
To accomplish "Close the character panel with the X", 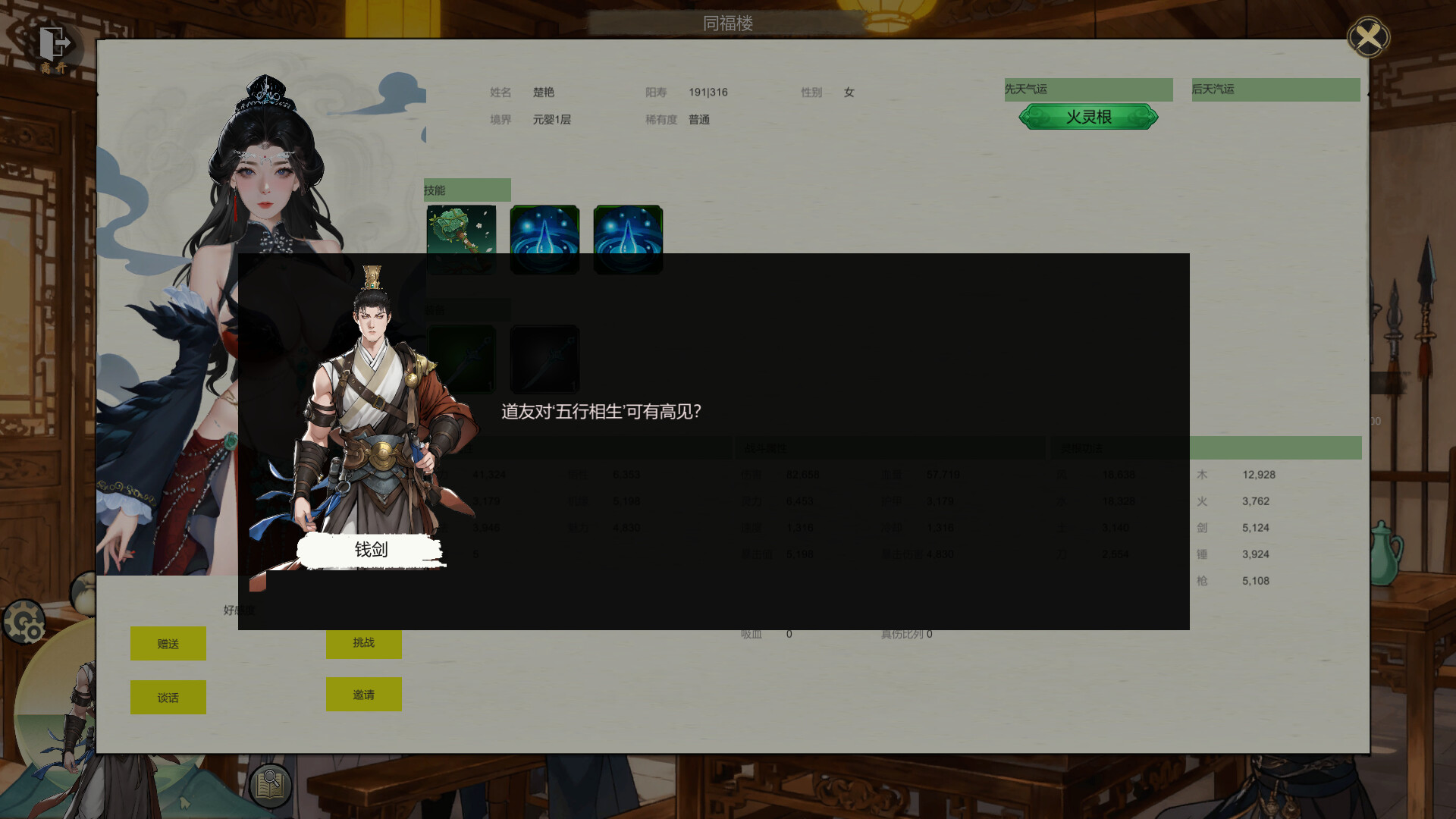I will coord(1368,36).
